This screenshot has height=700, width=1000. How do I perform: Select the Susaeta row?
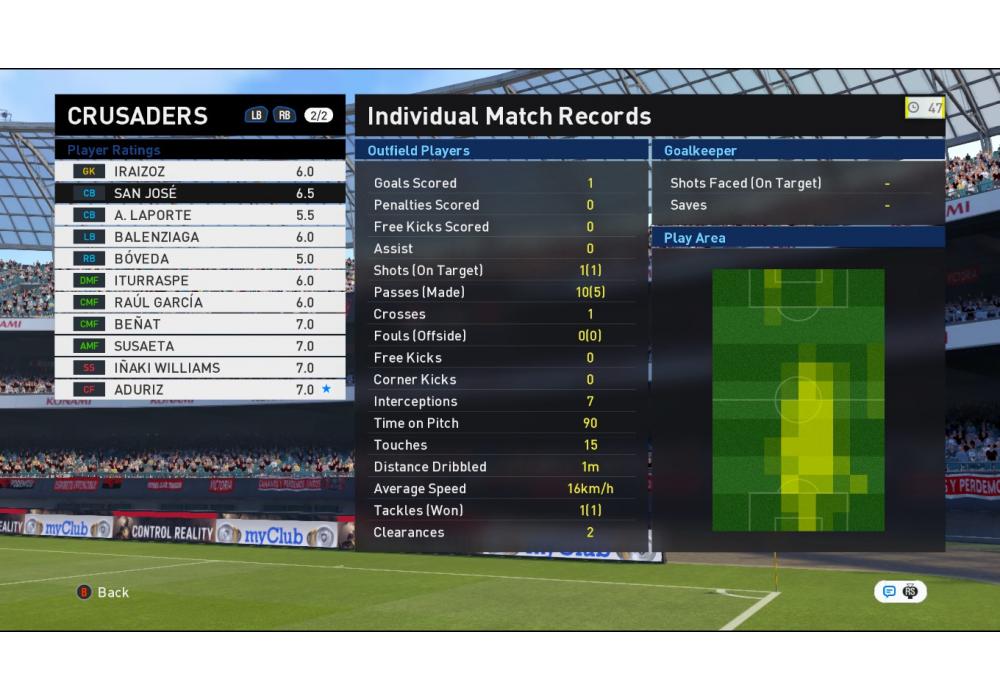click(200, 346)
